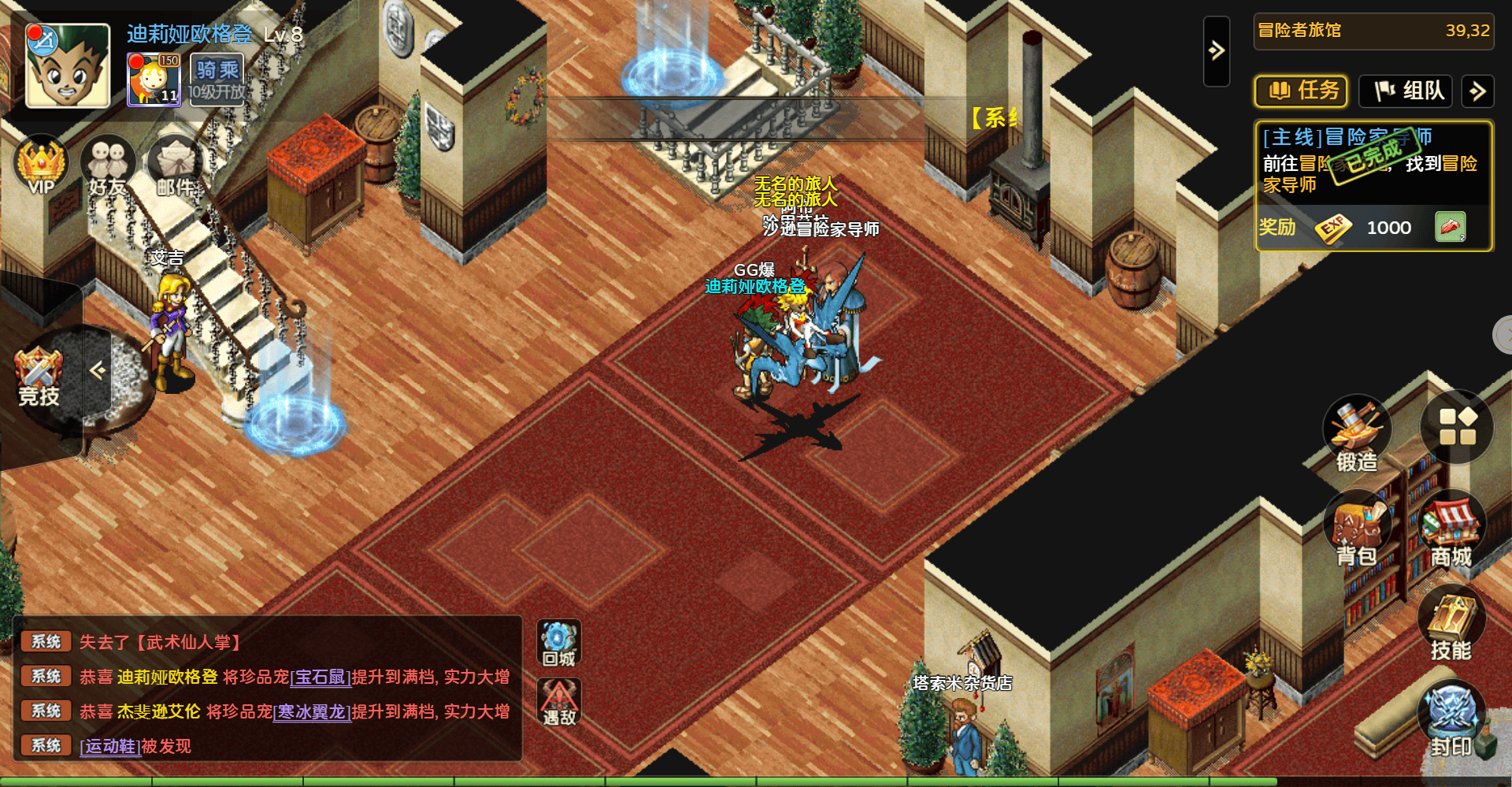Trigger the 遇敌 encounter button

point(559,702)
